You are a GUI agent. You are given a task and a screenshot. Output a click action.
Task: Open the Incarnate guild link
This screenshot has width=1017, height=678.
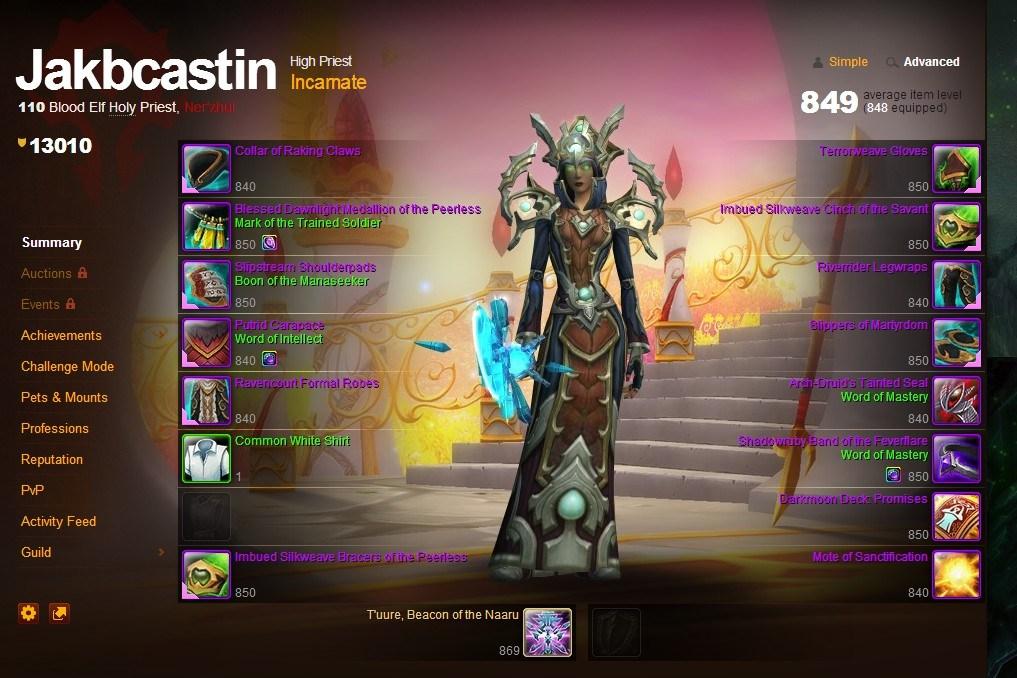328,83
